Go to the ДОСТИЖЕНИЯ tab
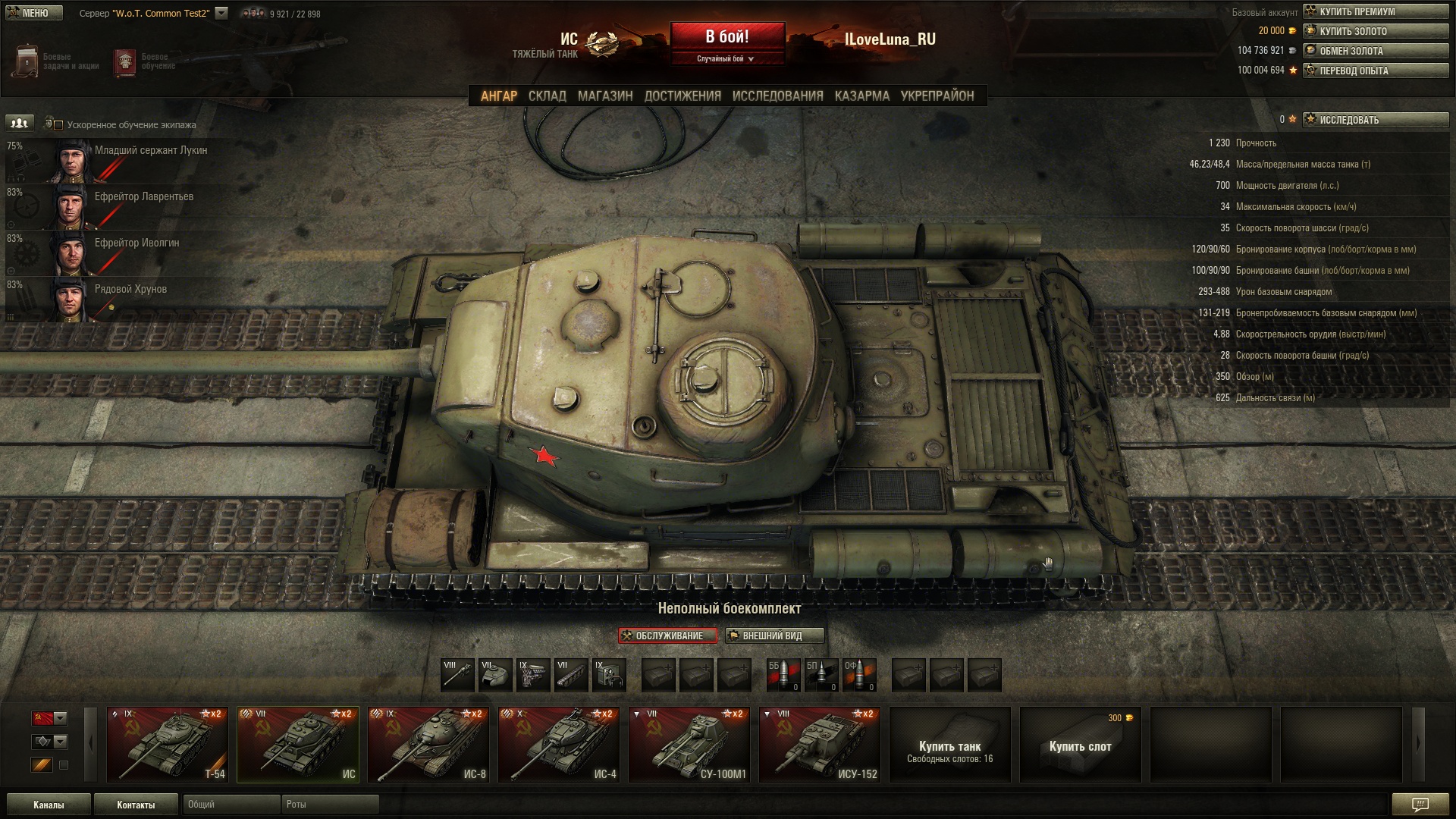 [x=682, y=96]
